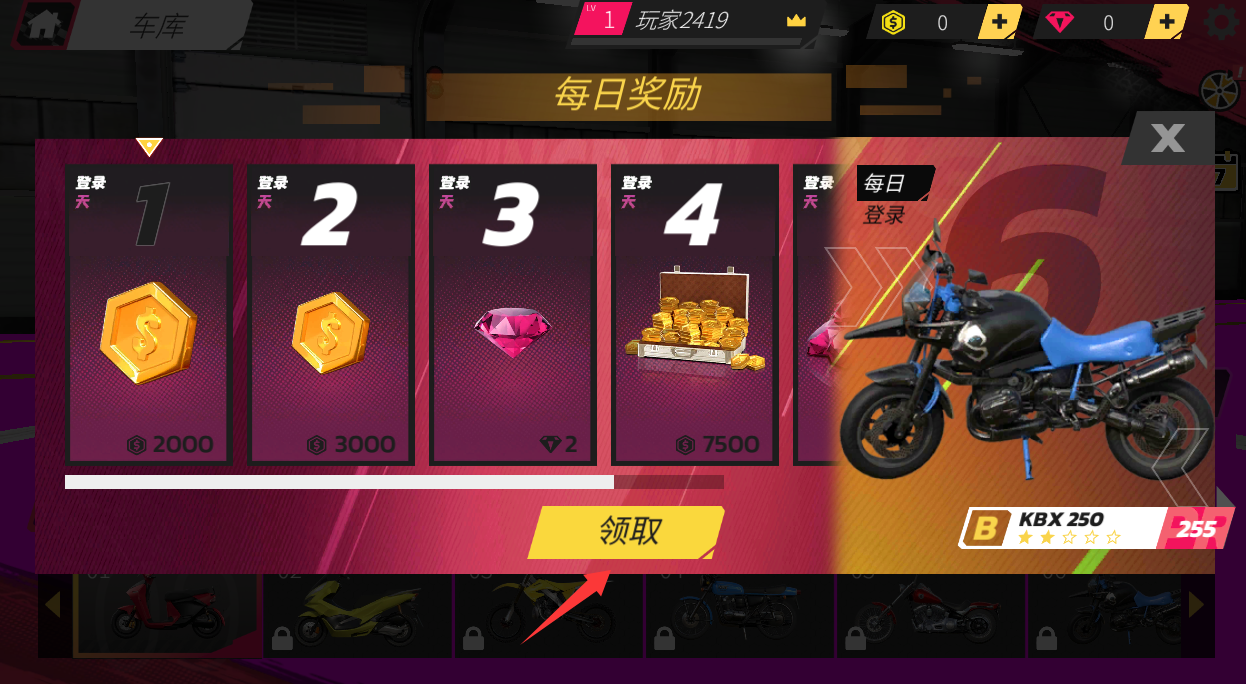Select the day 1 reward card of 2000 coins
The height and width of the screenshot is (684, 1246).
pyautogui.click(x=149, y=314)
